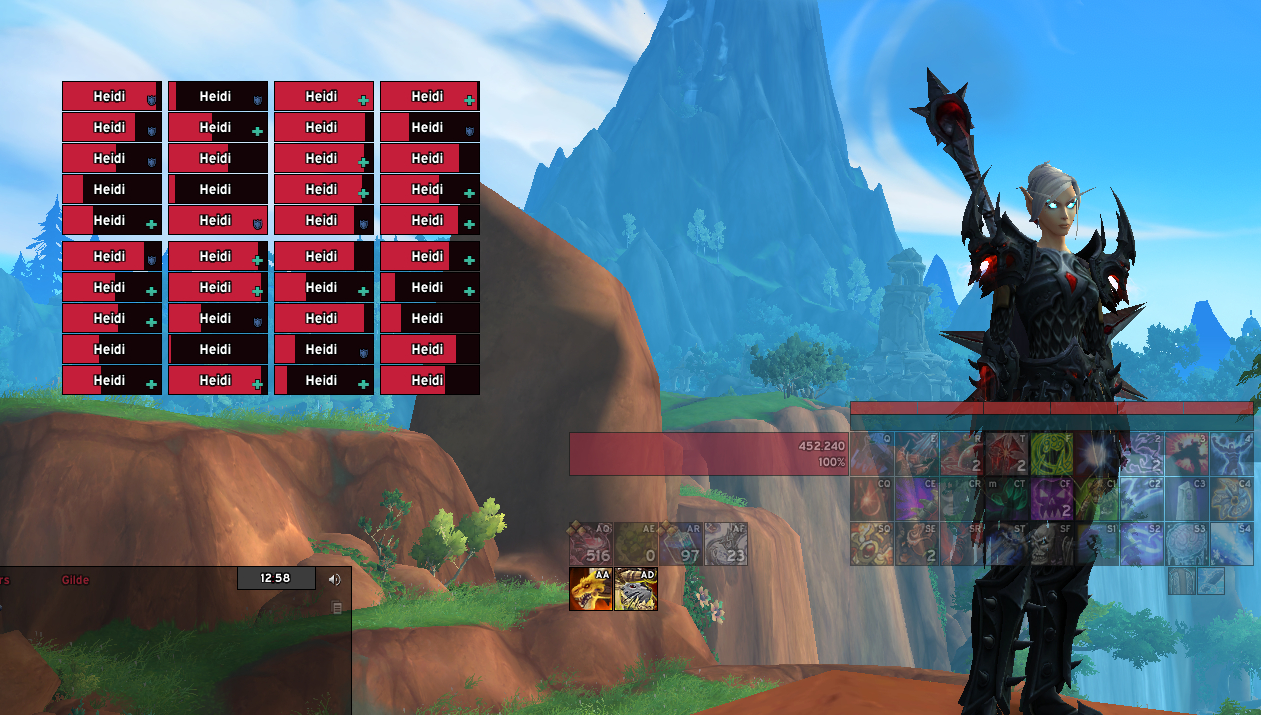
Task: Select the green item slot keyed AE
Action: [x=635, y=544]
